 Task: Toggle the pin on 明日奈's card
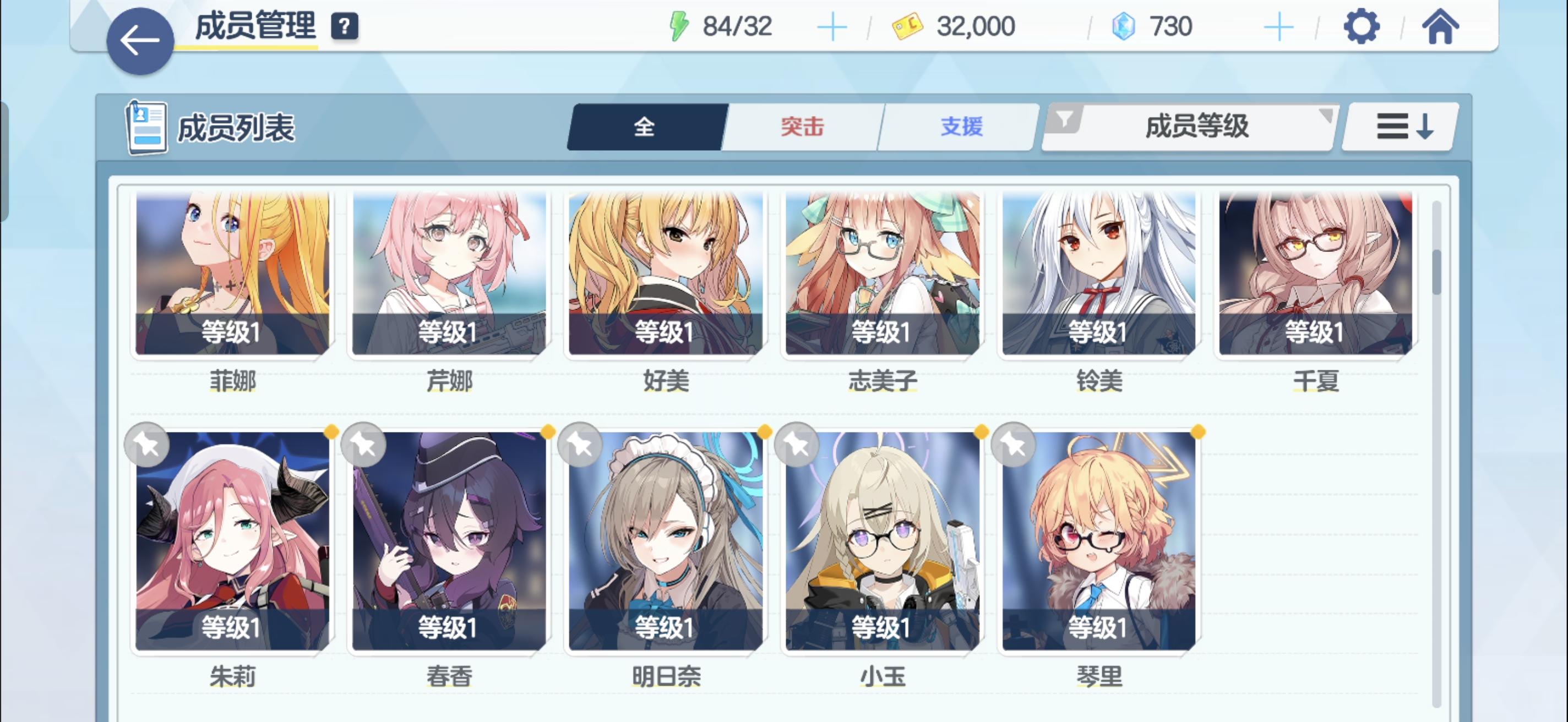click(580, 444)
